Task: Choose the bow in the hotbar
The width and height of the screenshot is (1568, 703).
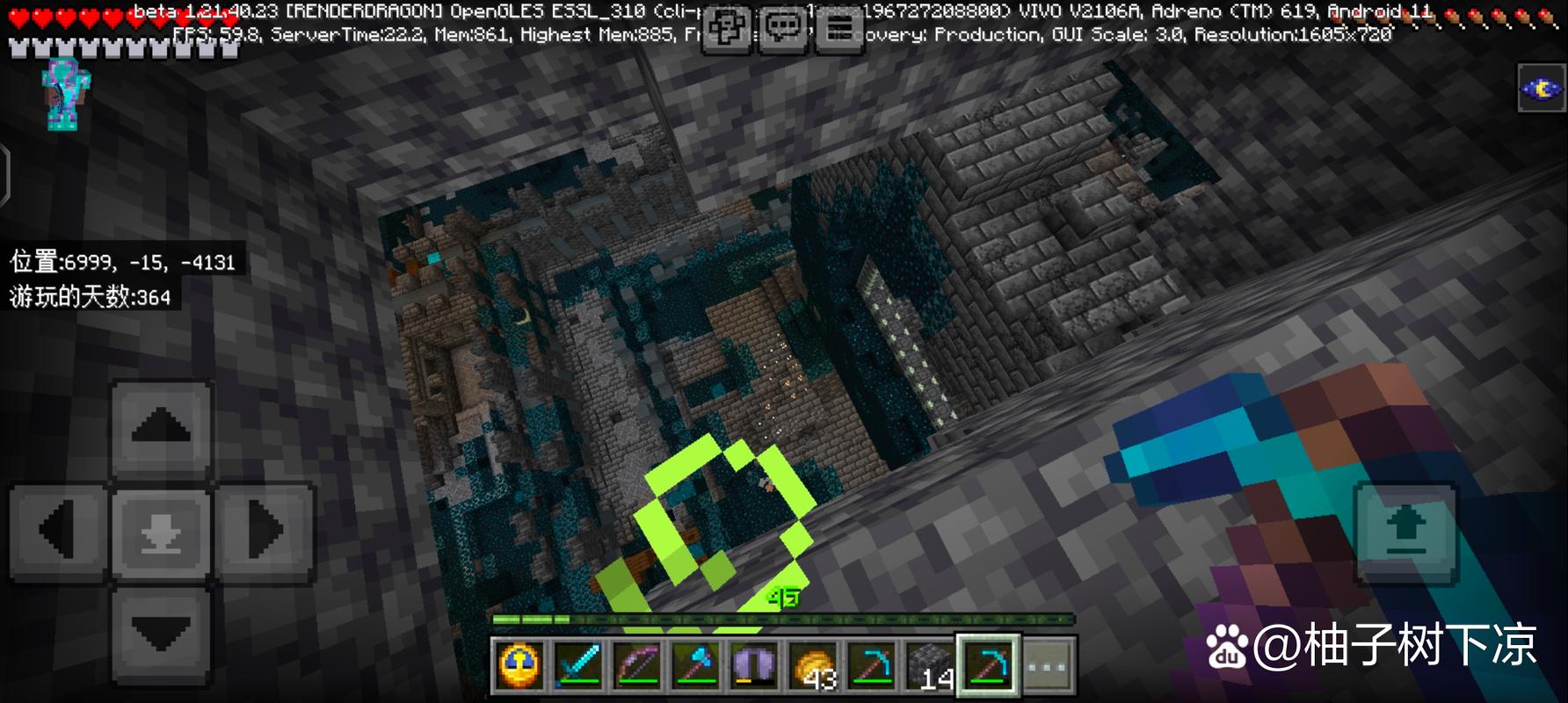Action: (x=637, y=665)
